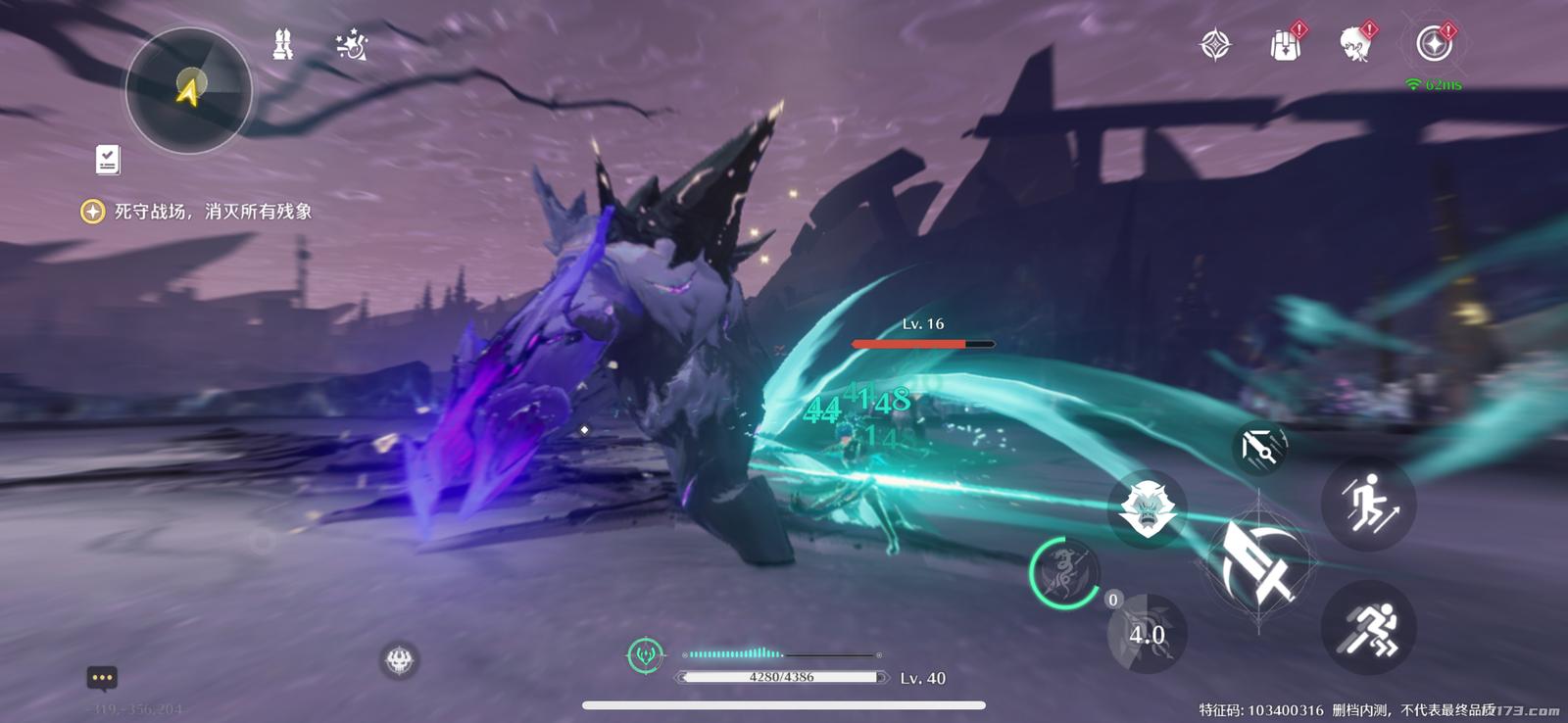Open the sparkle event icon beside minimap

pyautogui.click(x=351, y=45)
